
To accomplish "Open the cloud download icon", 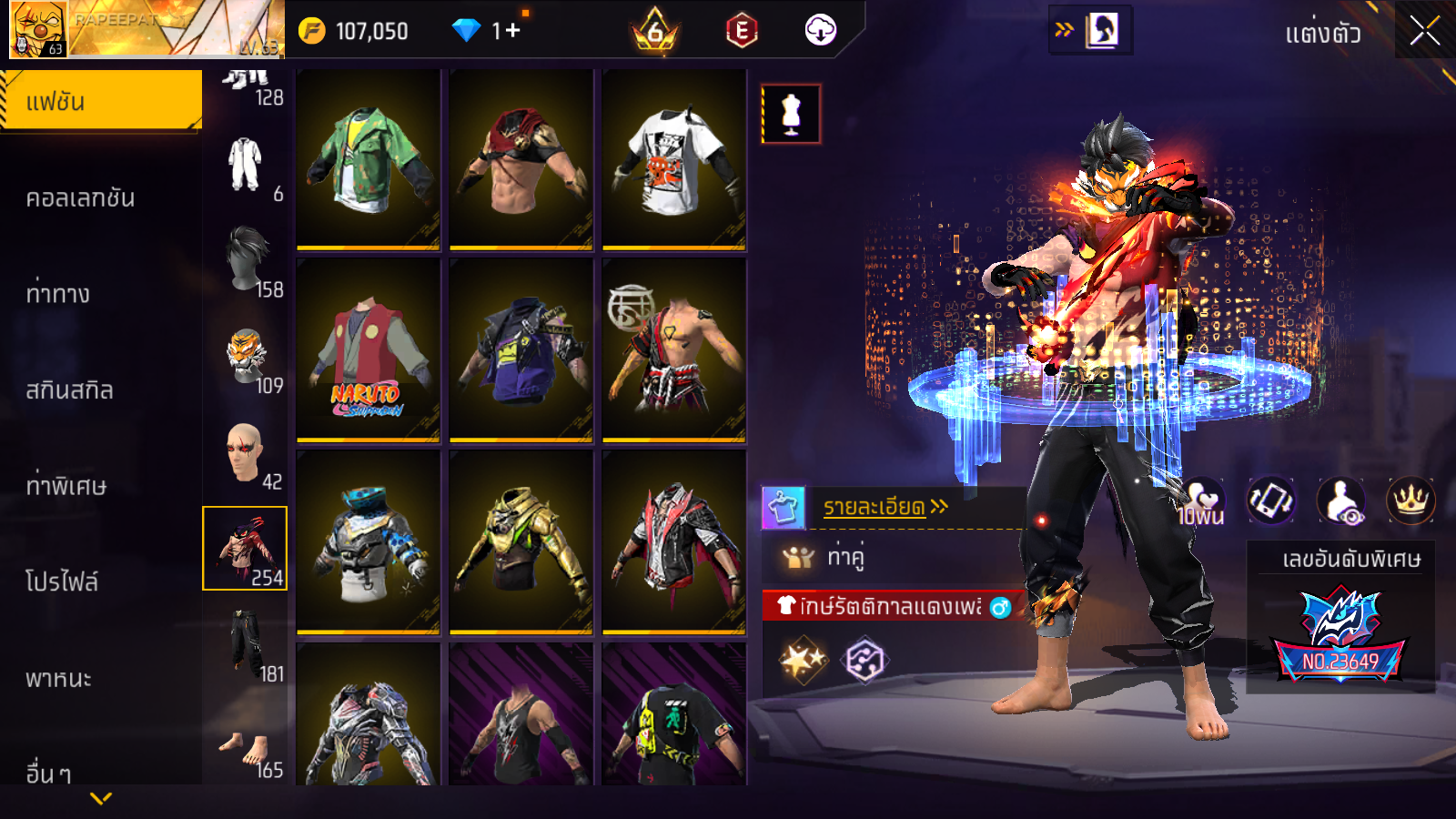I will coord(820,31).
